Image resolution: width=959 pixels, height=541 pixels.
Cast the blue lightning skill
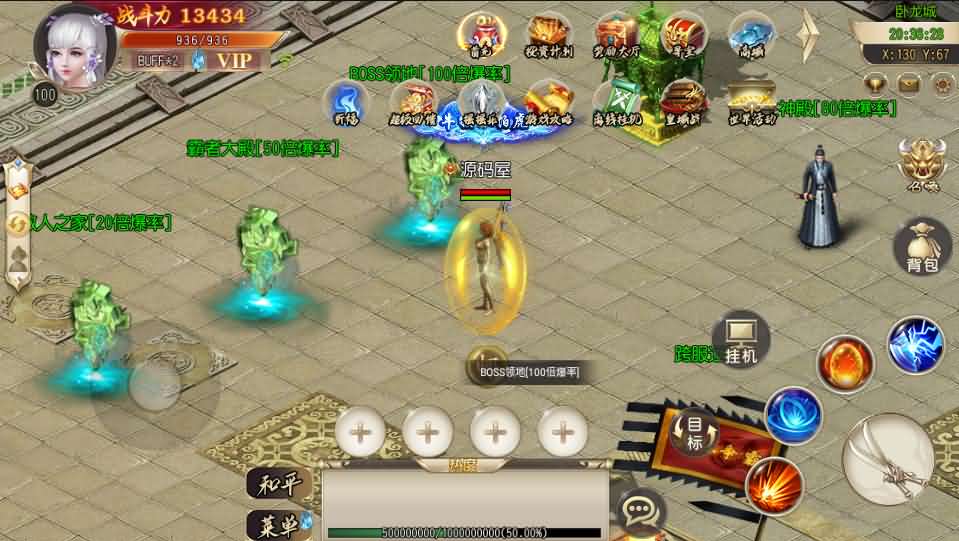tap(916, 345)
